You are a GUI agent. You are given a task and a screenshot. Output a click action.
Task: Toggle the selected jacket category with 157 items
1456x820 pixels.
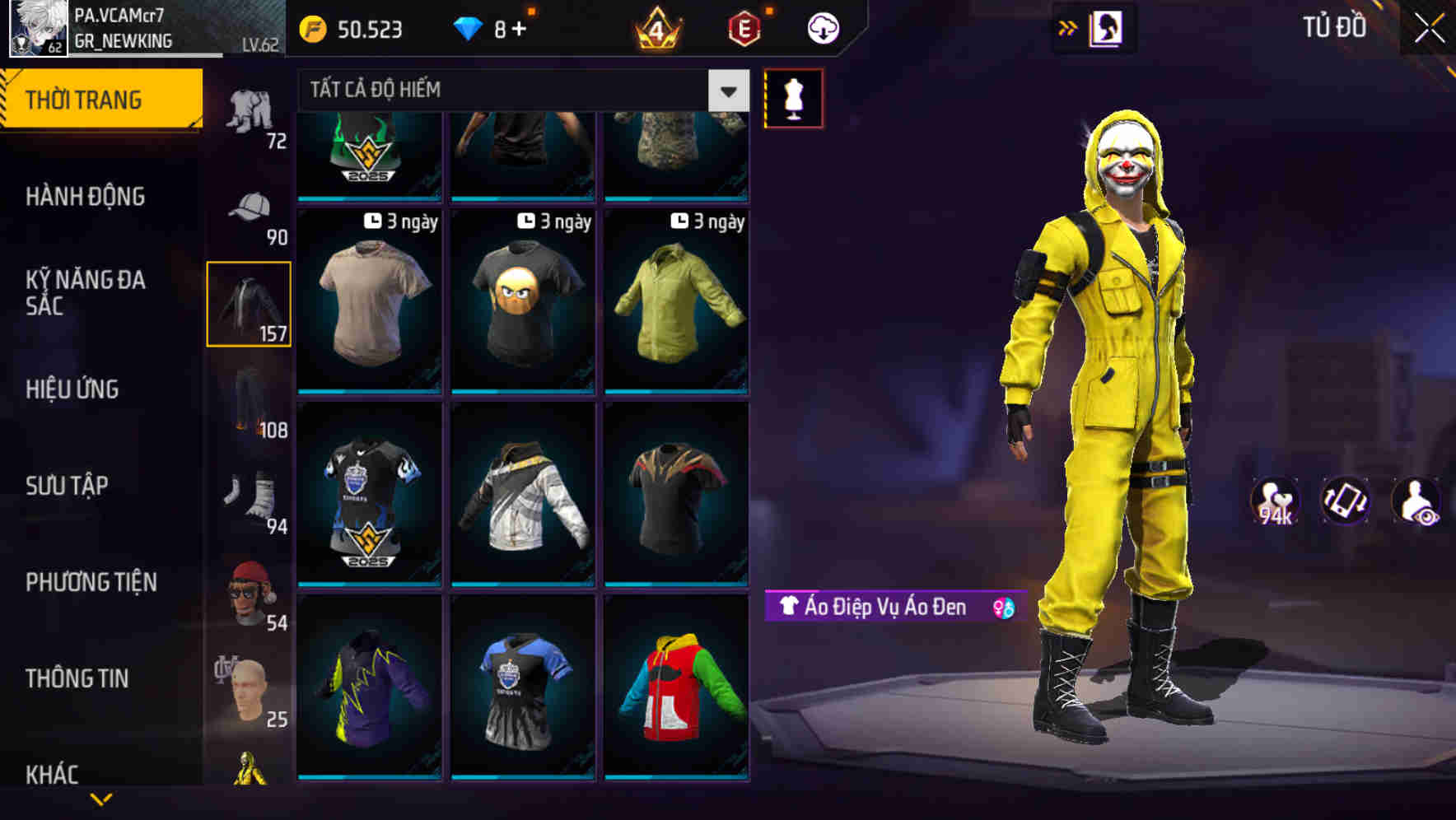[249, 302]
